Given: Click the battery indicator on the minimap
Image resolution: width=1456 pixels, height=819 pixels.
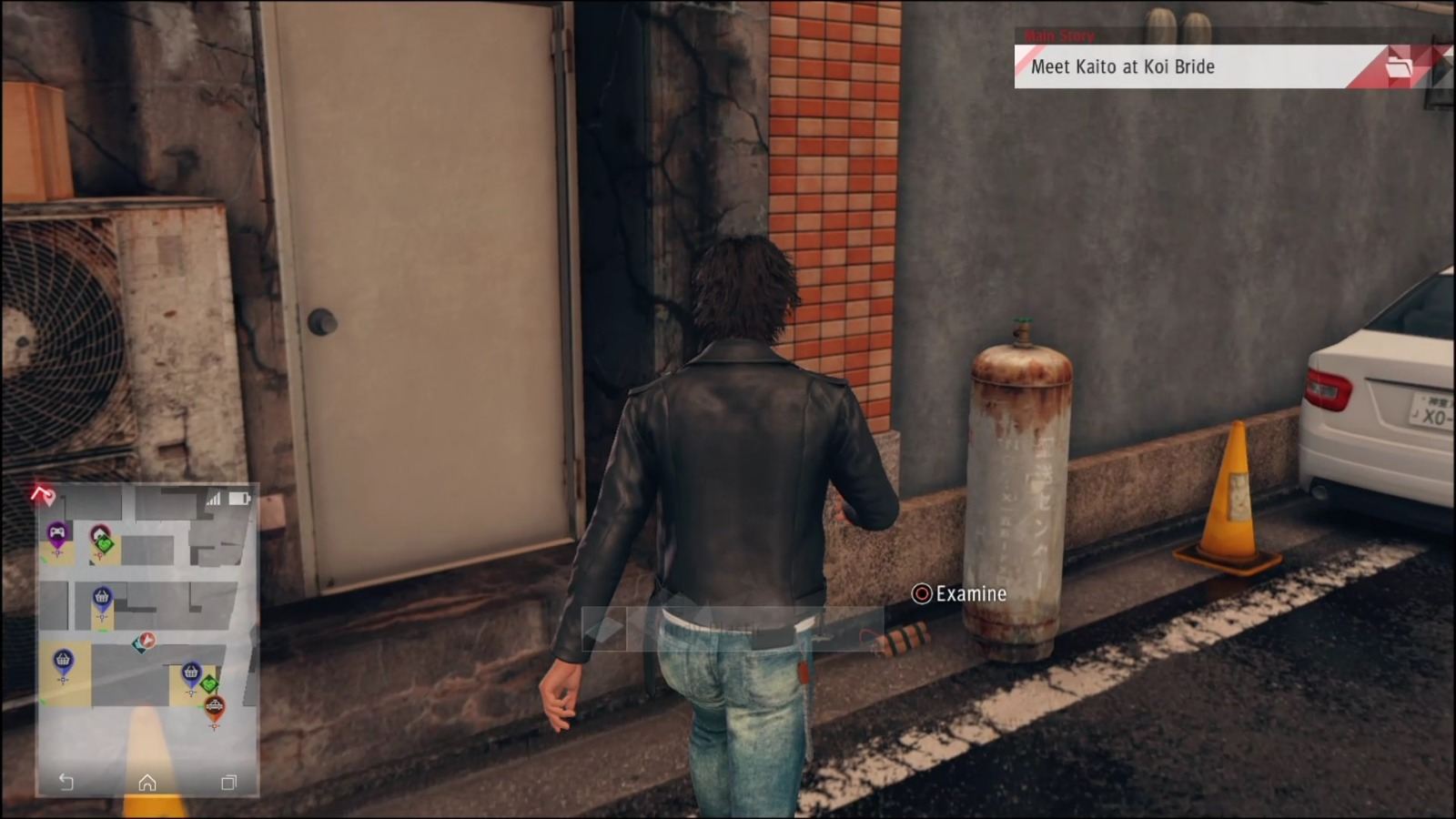Looking at the screenshot, I should [238, 497].
